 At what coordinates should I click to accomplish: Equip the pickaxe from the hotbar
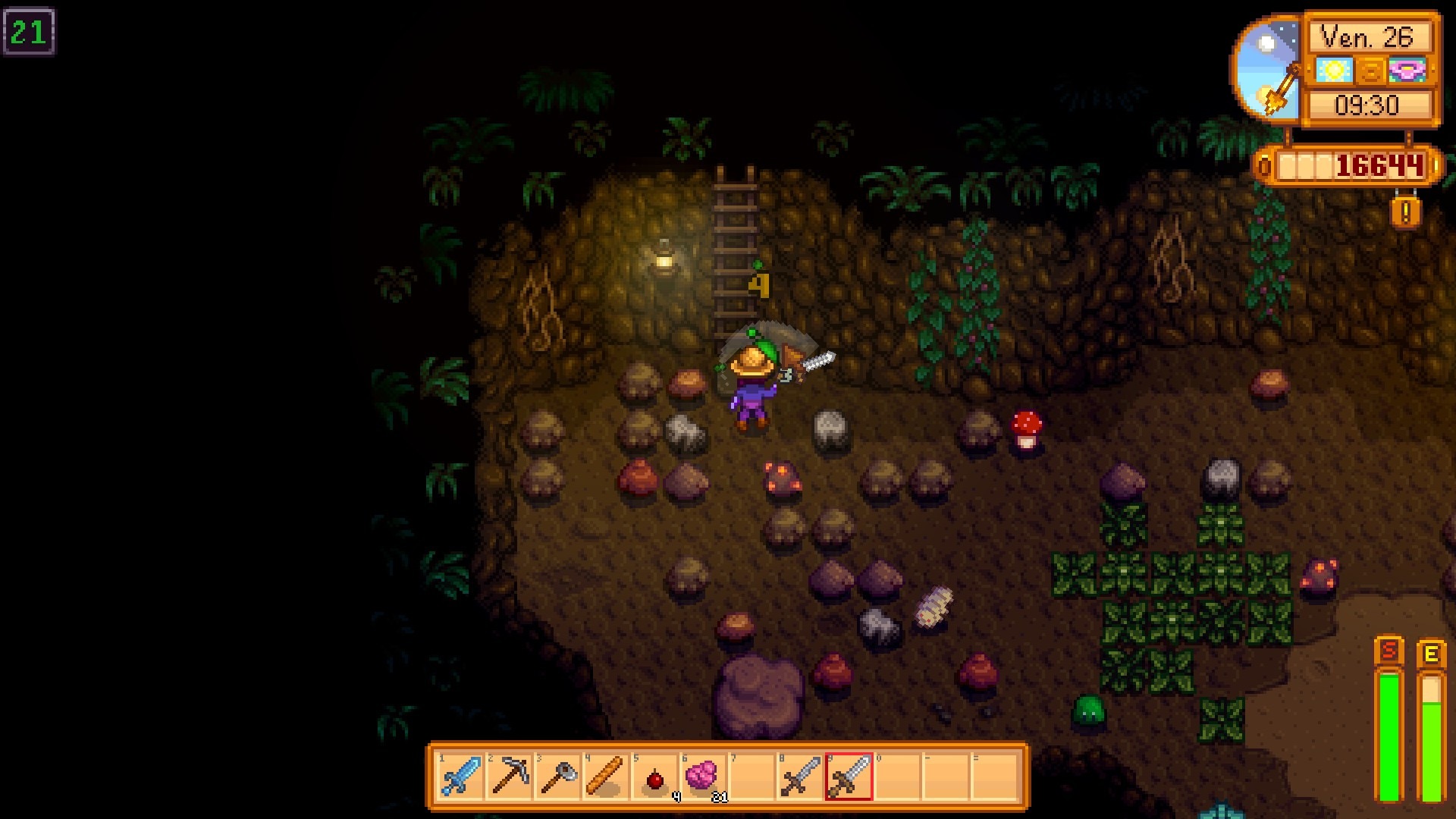click(x=510, y=777)
